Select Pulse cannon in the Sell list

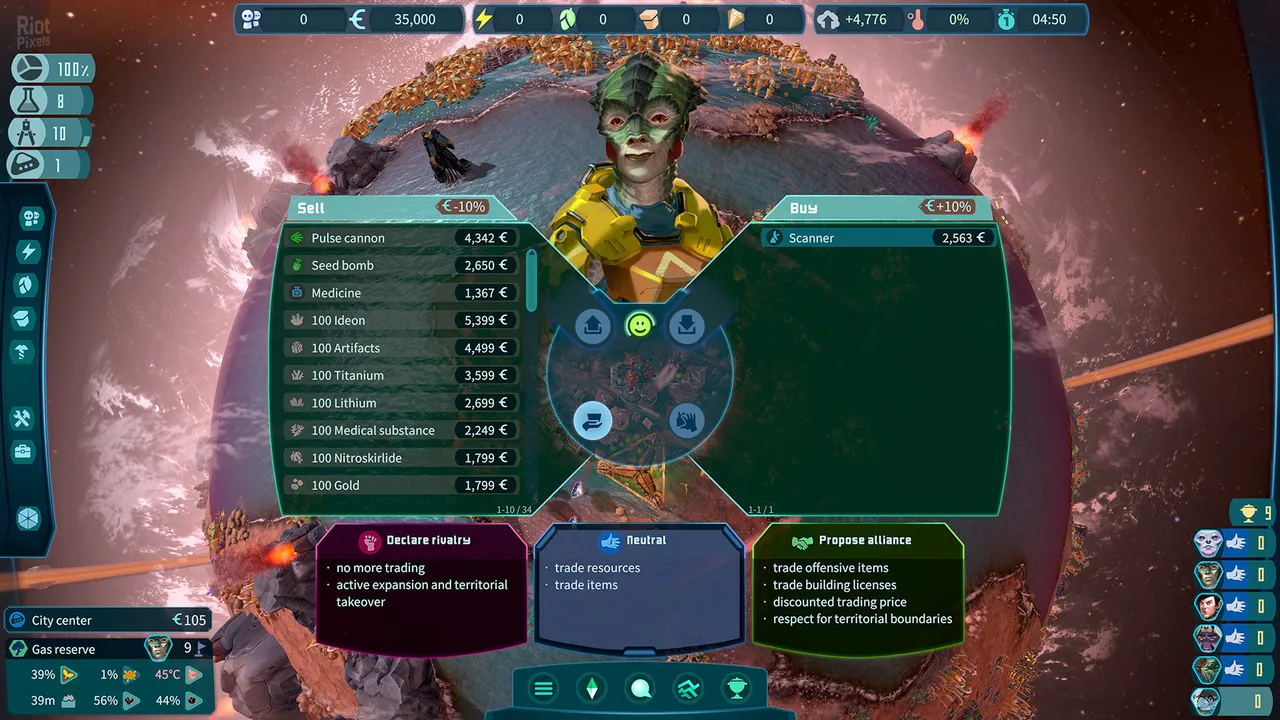click(400, 238)
